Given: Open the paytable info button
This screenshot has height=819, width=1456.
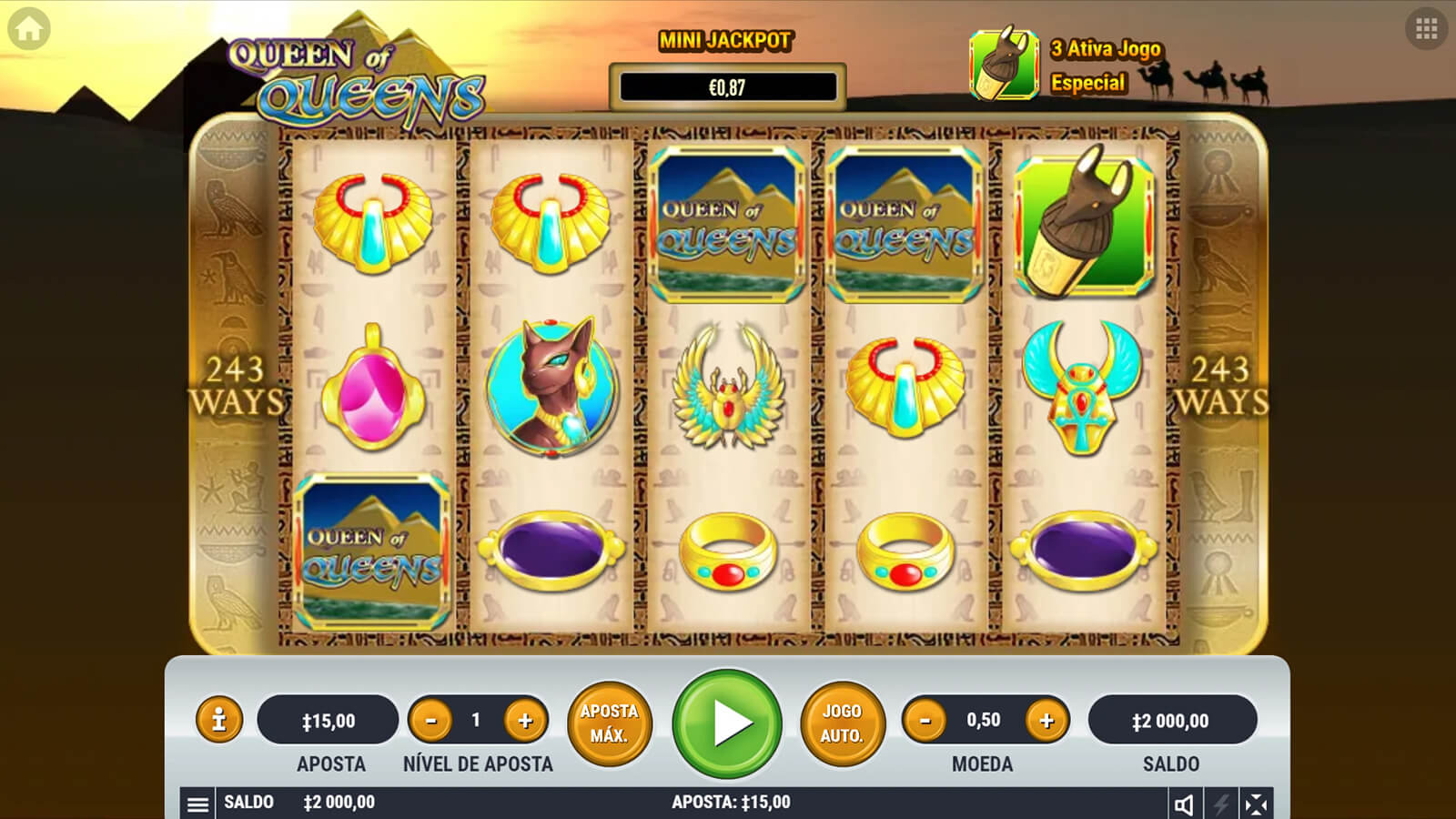Looking at the screenshot, I should pyautogui.click(x=218, y=721).
